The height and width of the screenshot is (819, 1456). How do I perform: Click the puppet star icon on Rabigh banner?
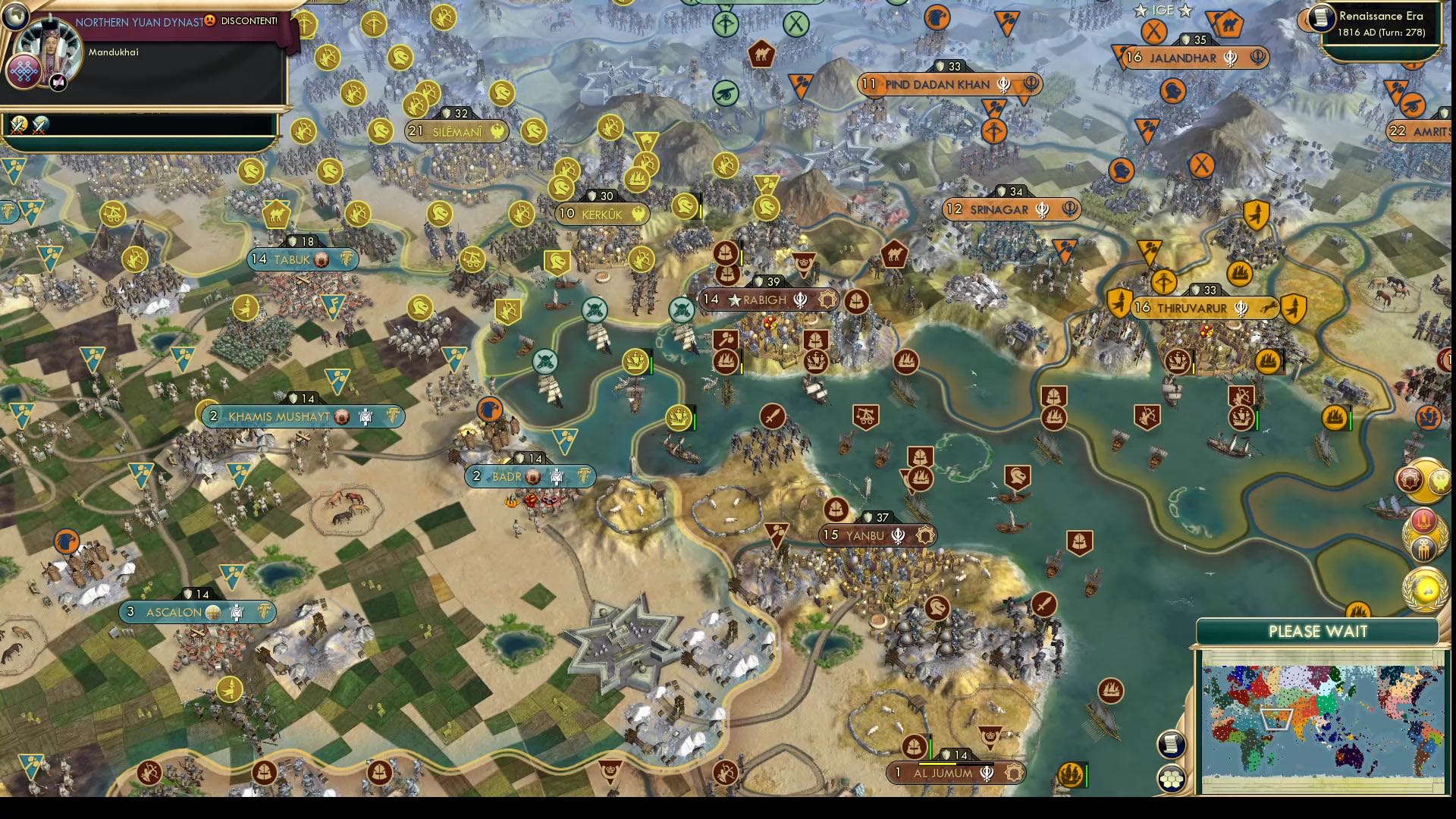coord(733,300)
